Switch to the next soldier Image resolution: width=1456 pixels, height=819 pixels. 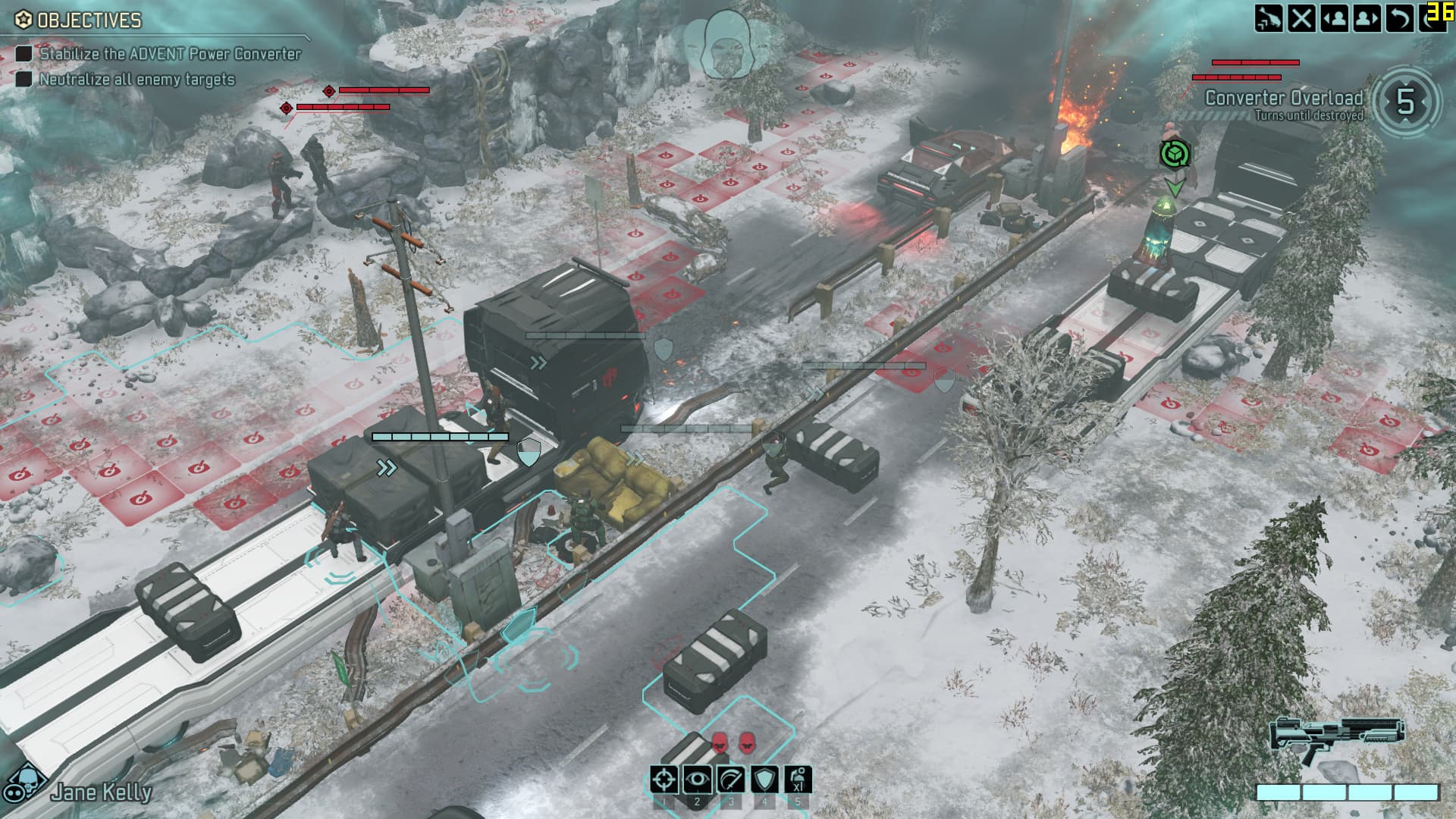coord(1367,18)
